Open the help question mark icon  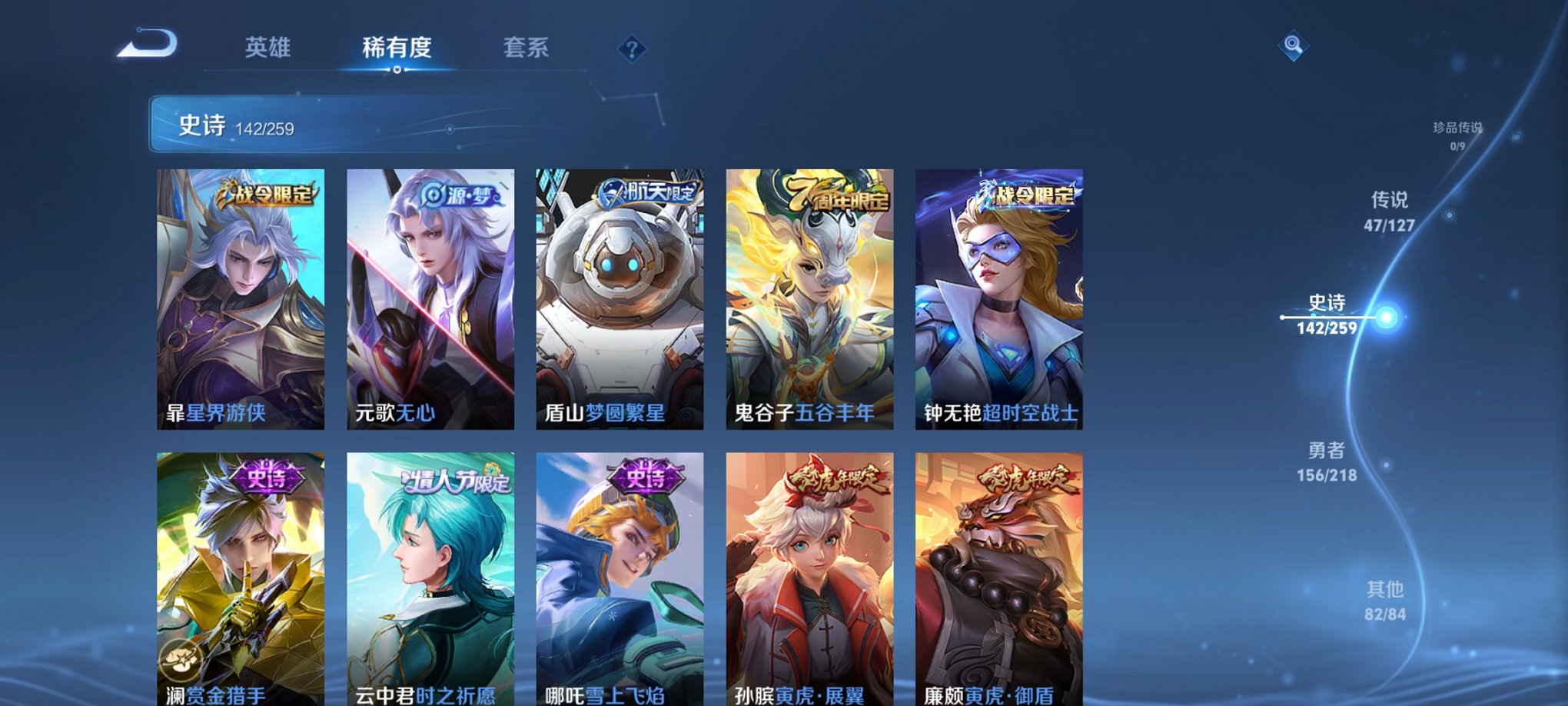633,51
